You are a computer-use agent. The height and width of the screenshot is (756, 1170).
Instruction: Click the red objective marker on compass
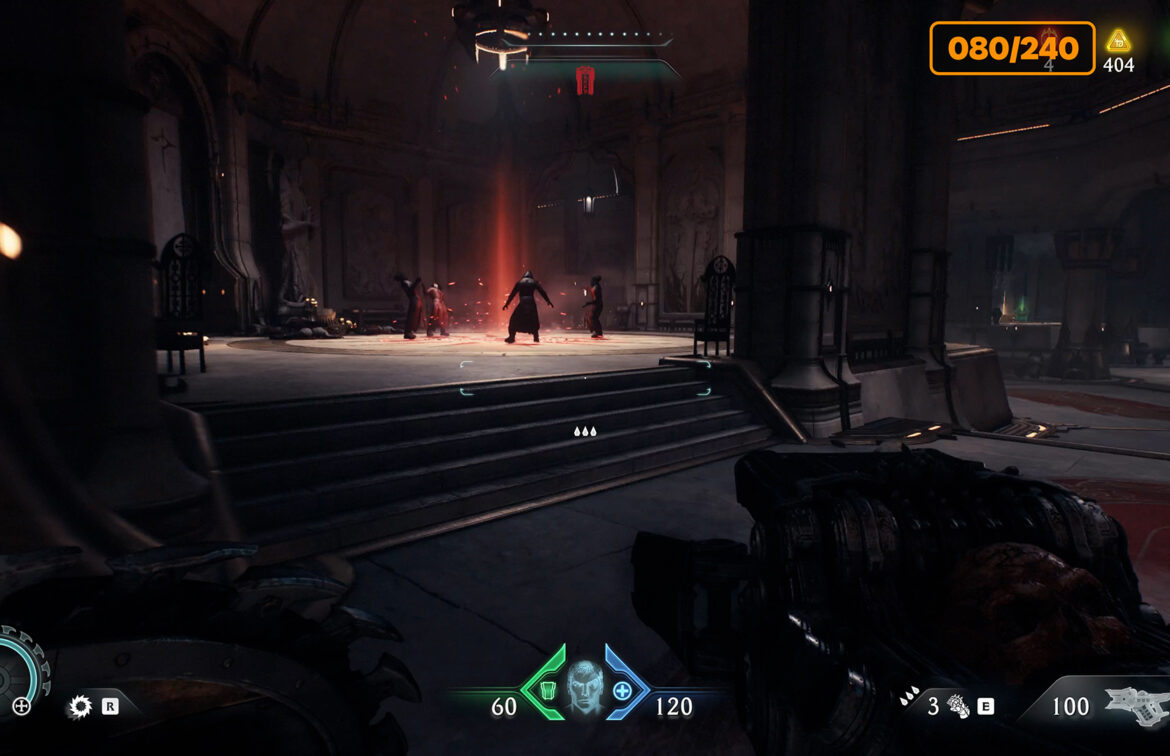pyautogui.click(x=585, y=81)
